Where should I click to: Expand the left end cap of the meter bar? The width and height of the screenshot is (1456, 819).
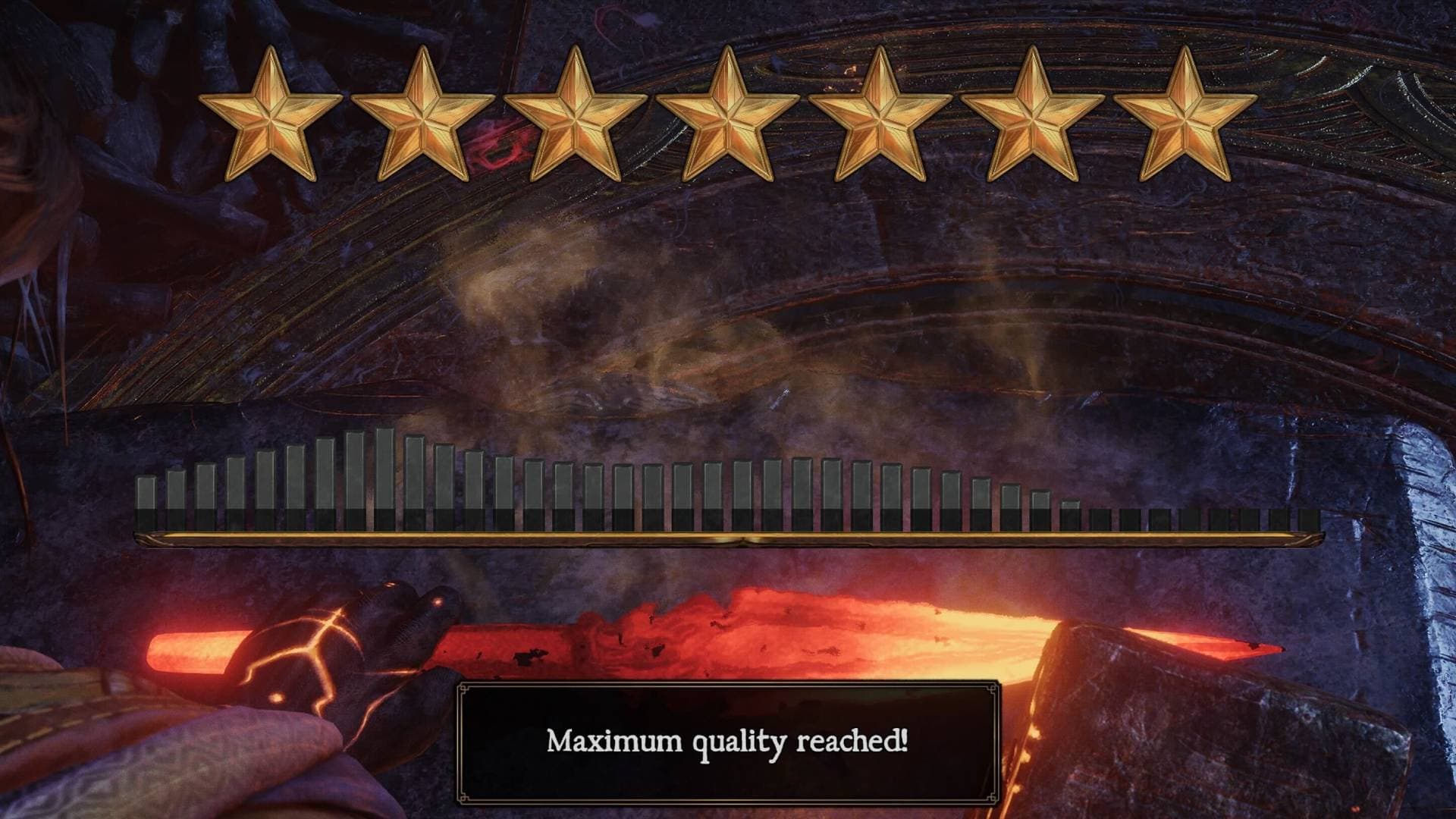coord(144,540)
